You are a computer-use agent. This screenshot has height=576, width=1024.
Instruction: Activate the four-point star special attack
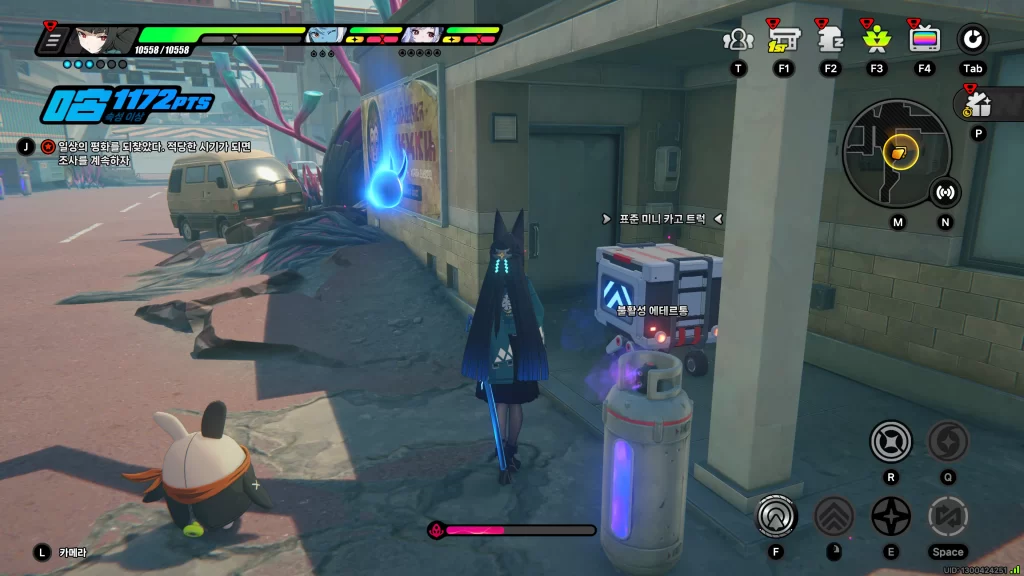(890, 516)
